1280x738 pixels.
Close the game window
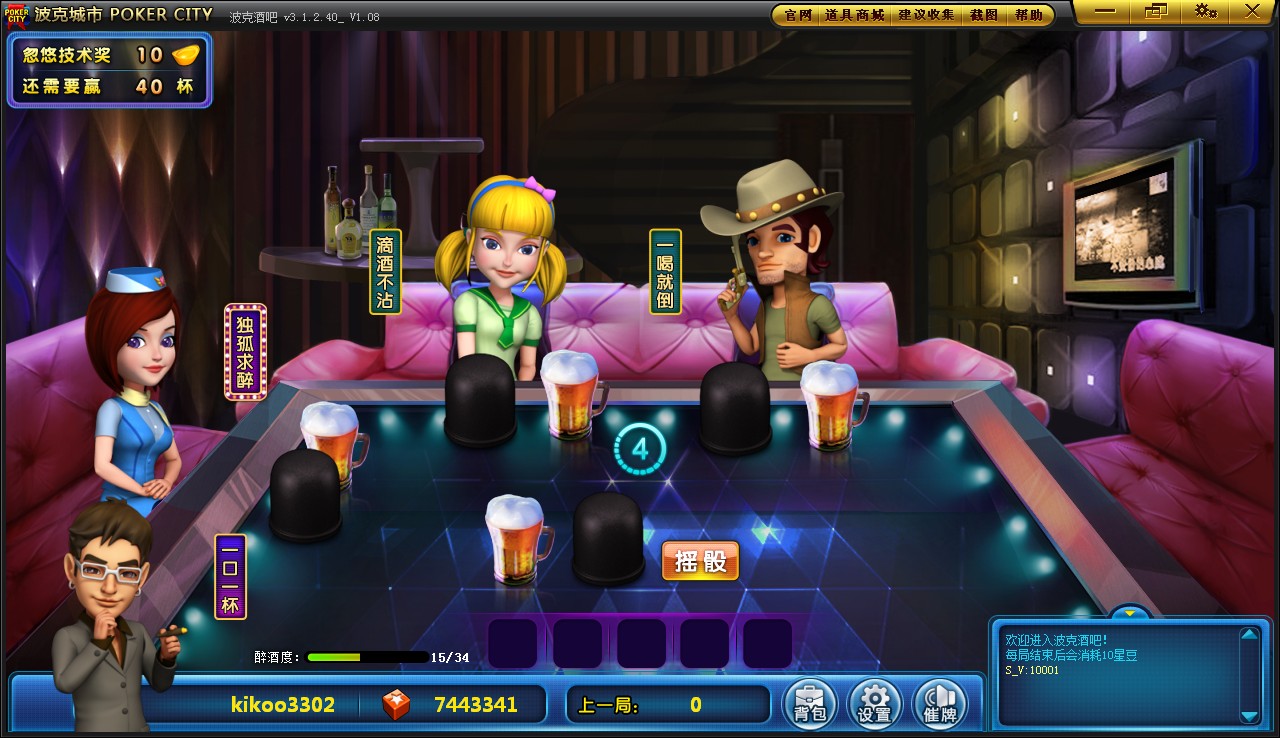[1252, 11]
